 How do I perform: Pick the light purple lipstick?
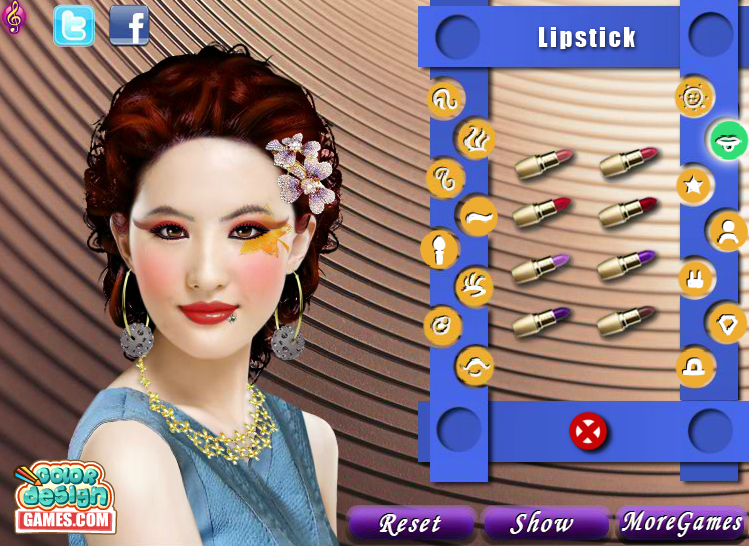(541, 268)
